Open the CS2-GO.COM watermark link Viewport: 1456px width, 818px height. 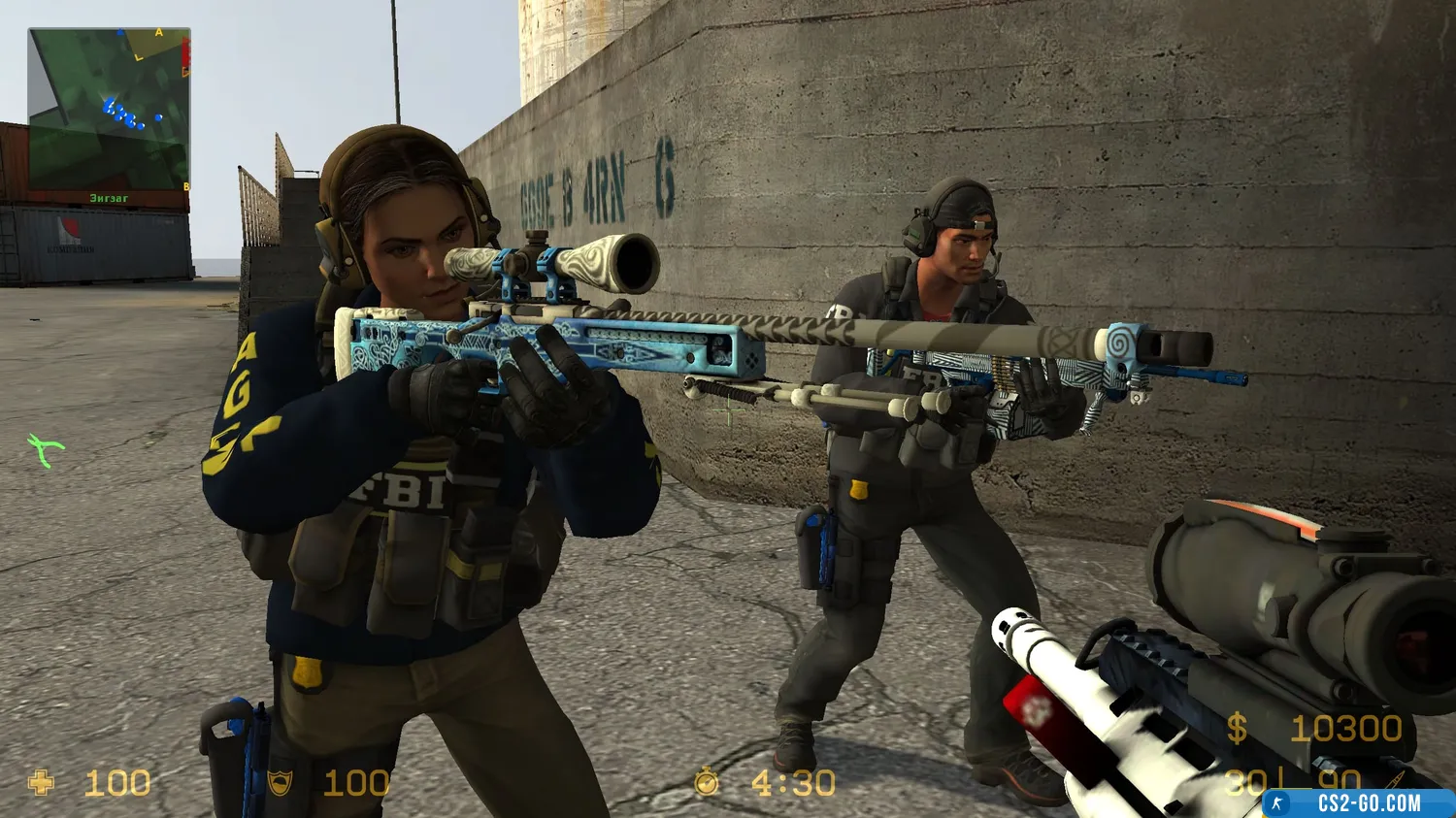(x=1357, y=803)
